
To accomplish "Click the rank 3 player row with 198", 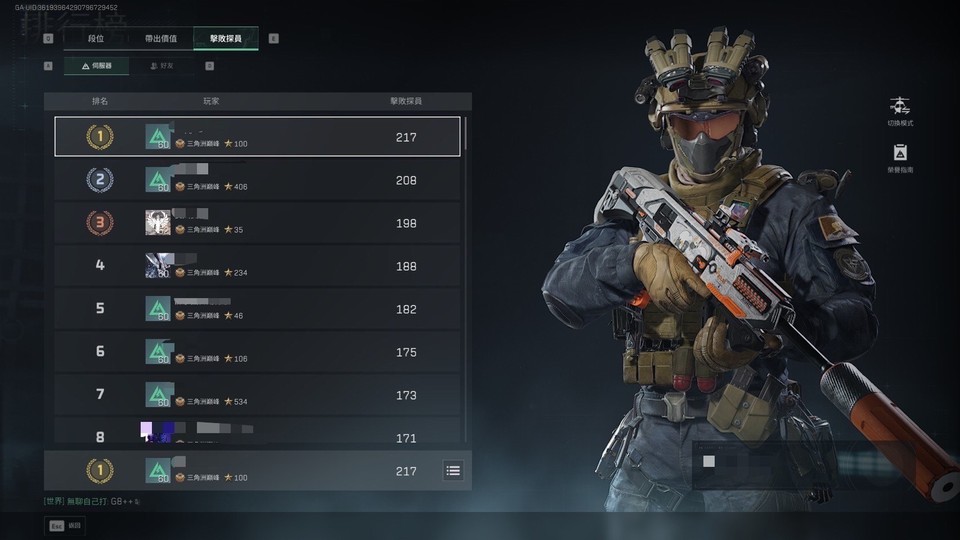I will (x=257, y=223).
